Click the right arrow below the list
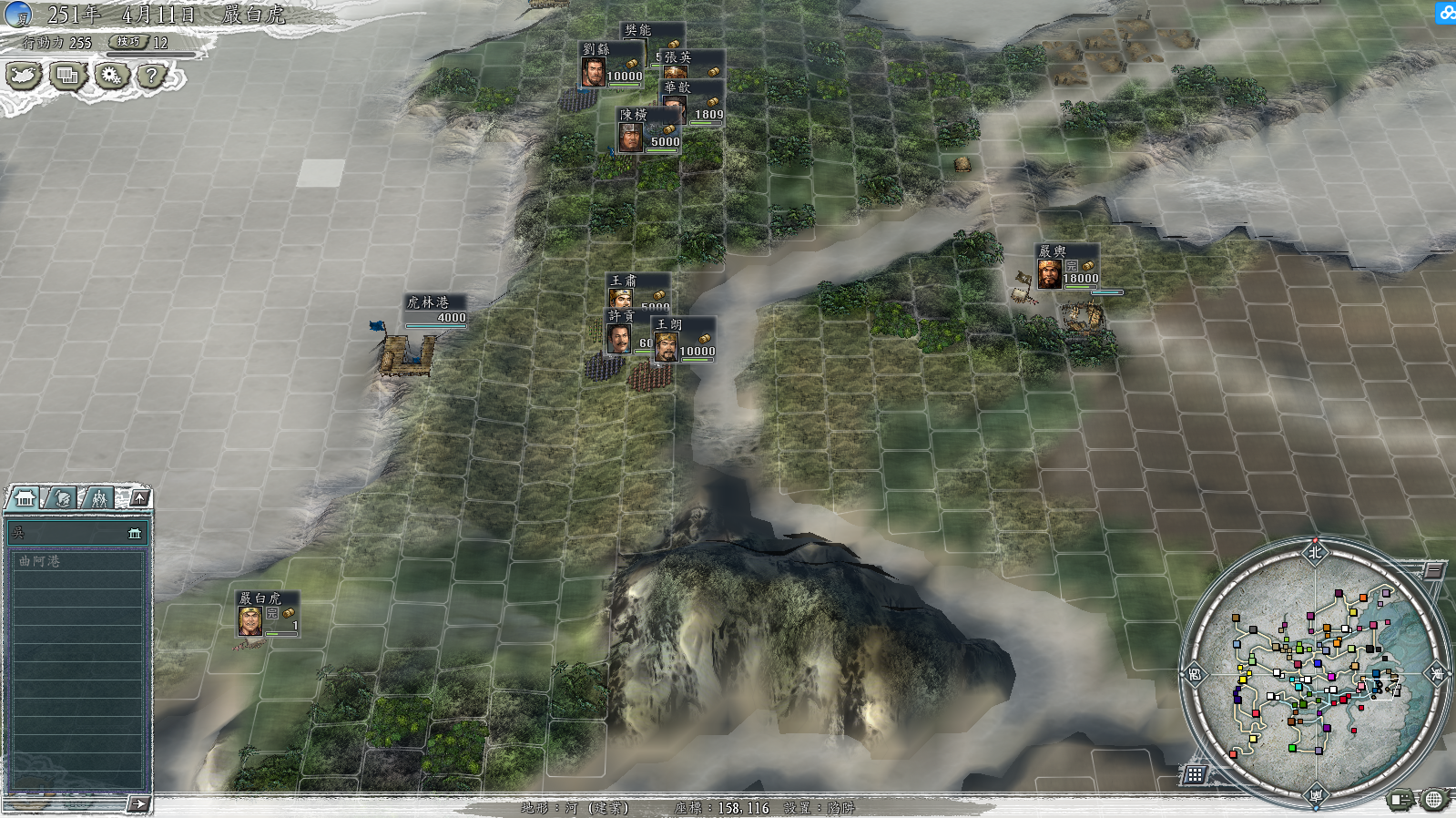 point(138,803)
